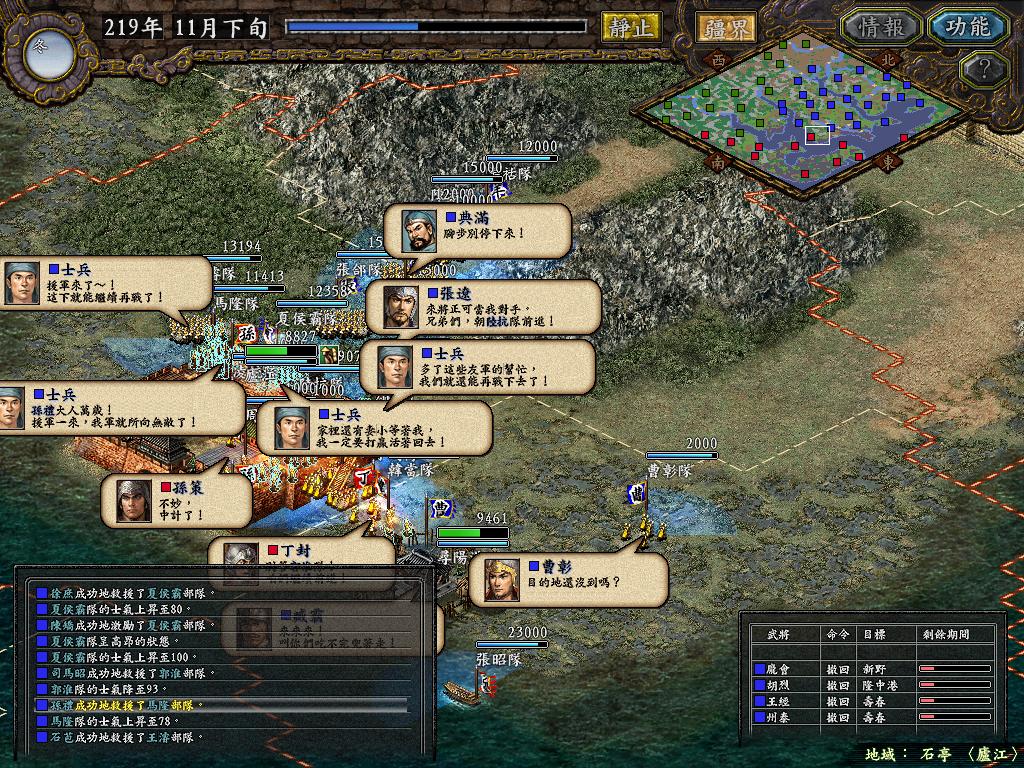
Task: Click the 靜止 pause button
Action: coord(631,27)
